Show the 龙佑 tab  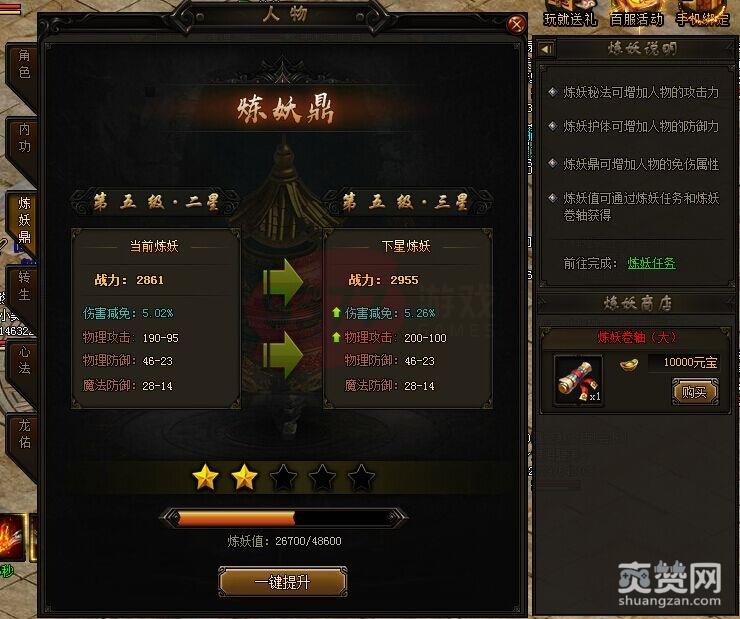[x=24, y=433]
